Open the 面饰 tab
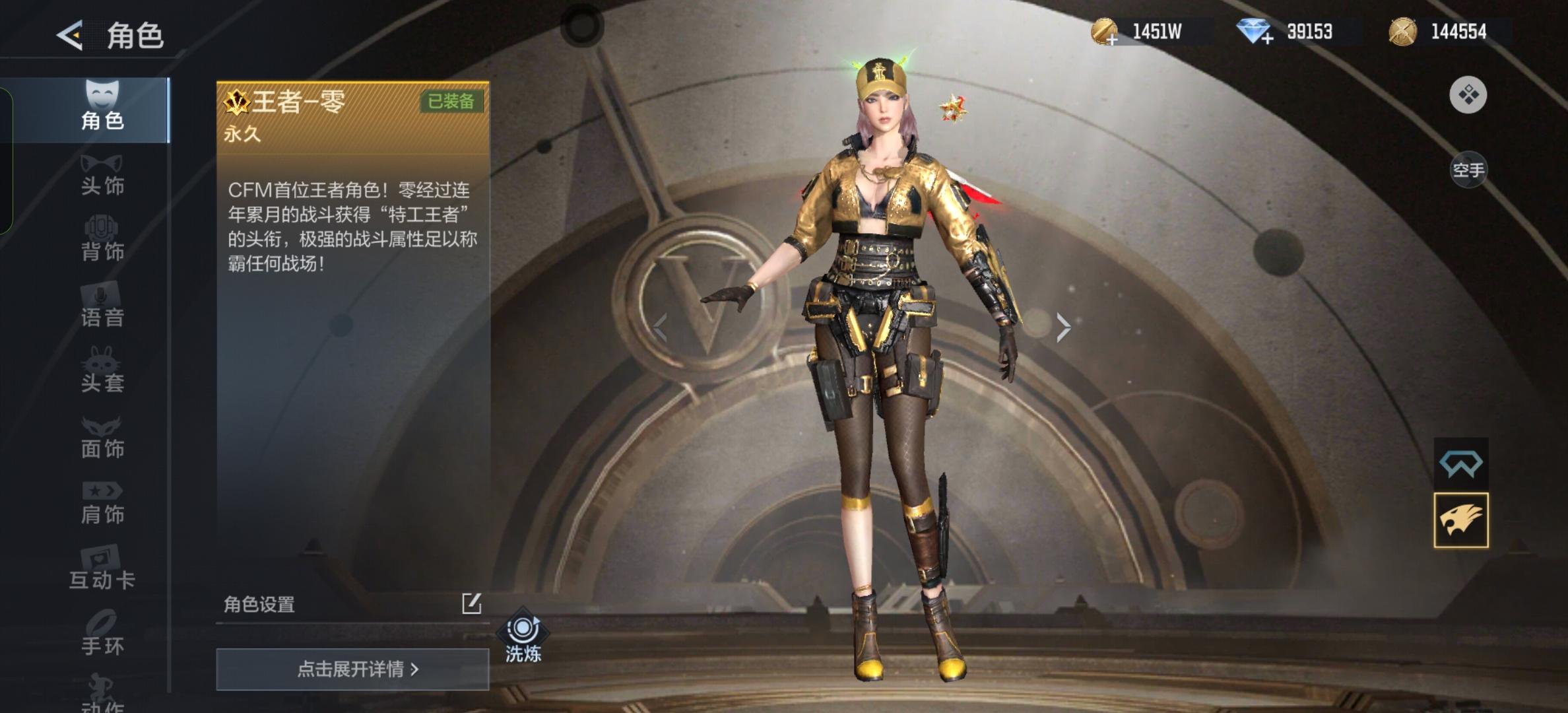1568x713 pixels. (x=102, y=437)
